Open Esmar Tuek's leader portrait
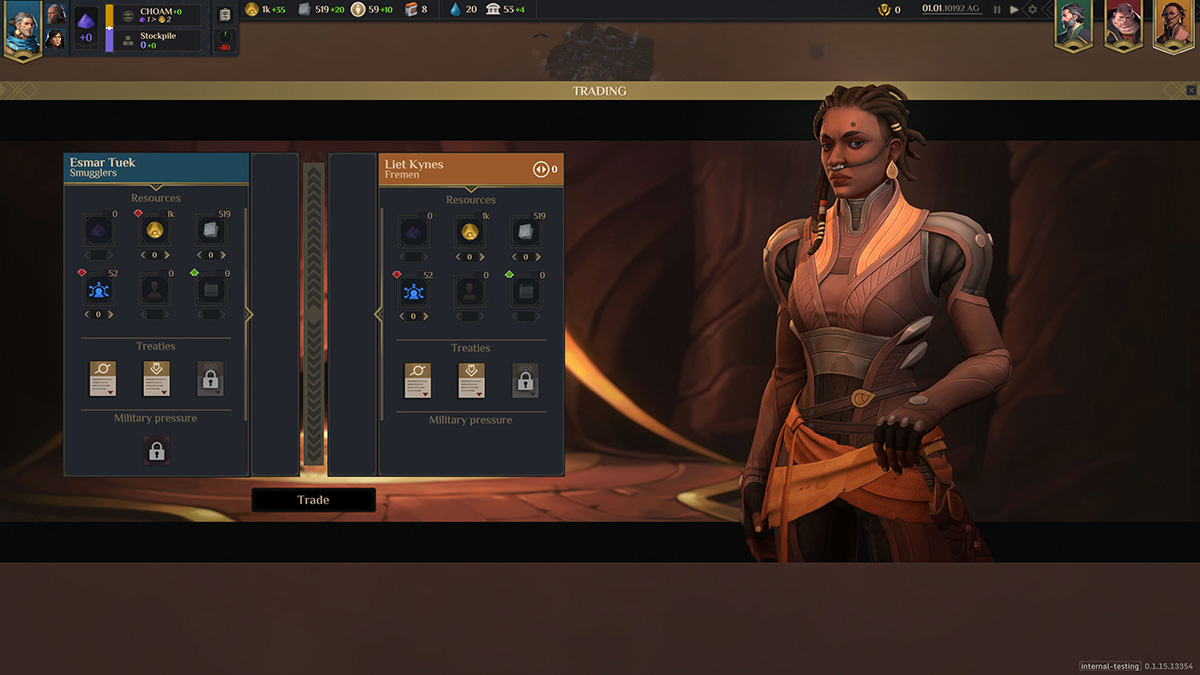 pyautogui.click(x=21, y=28)
